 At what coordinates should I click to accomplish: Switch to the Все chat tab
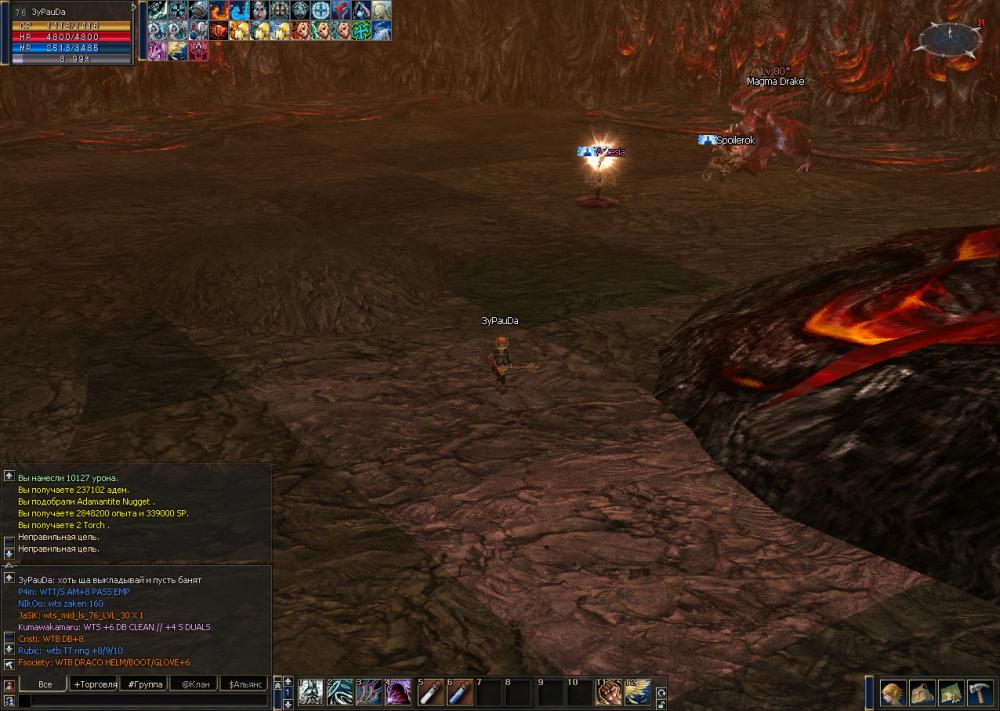pyautogui.click(x=44, y=685)
